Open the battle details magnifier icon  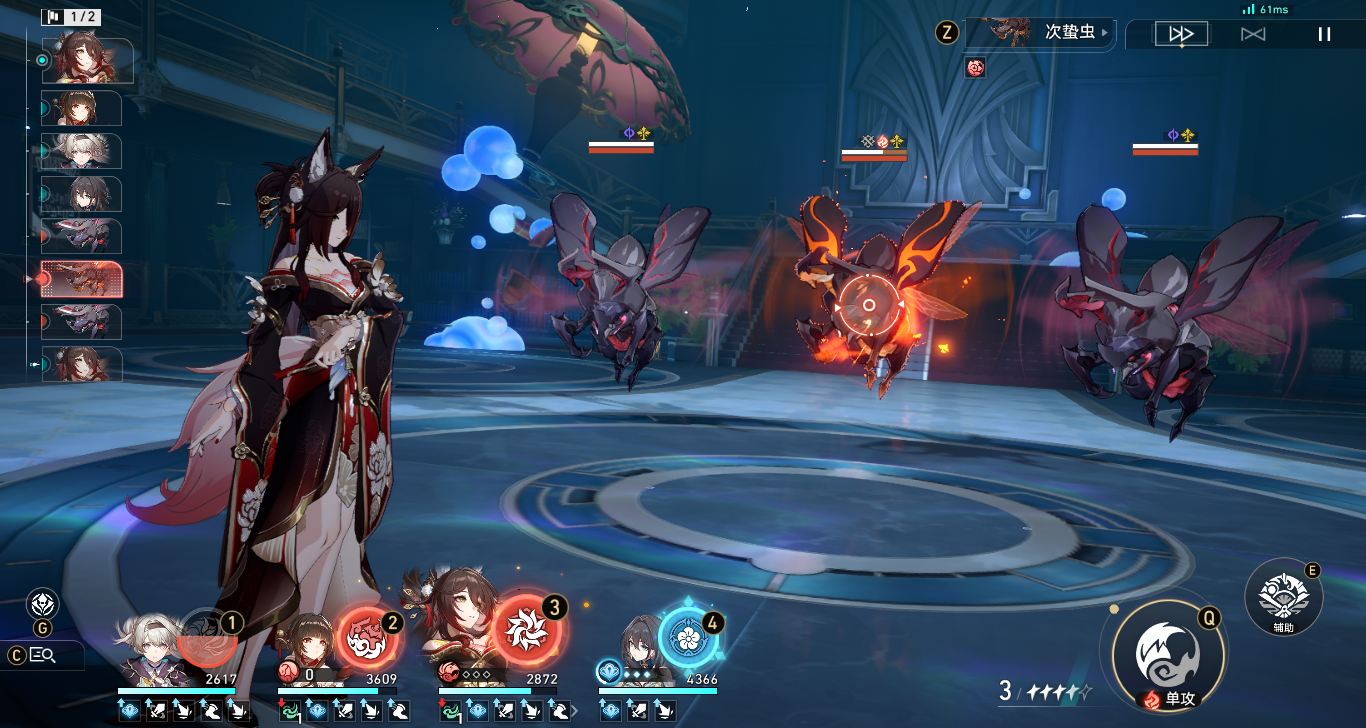click(x=42, y=655)
